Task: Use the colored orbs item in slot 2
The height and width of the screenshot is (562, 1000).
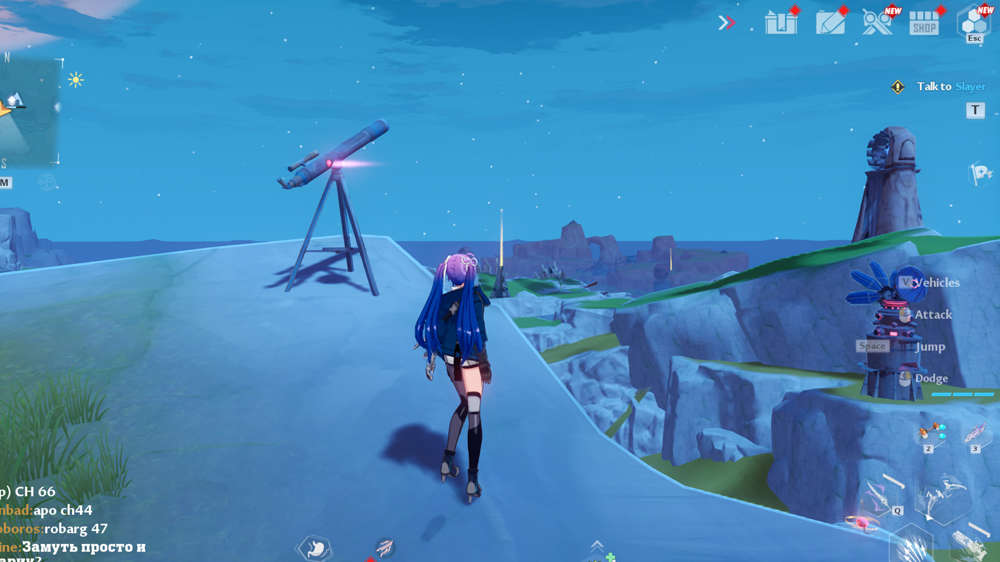Action: coord(931,434)
